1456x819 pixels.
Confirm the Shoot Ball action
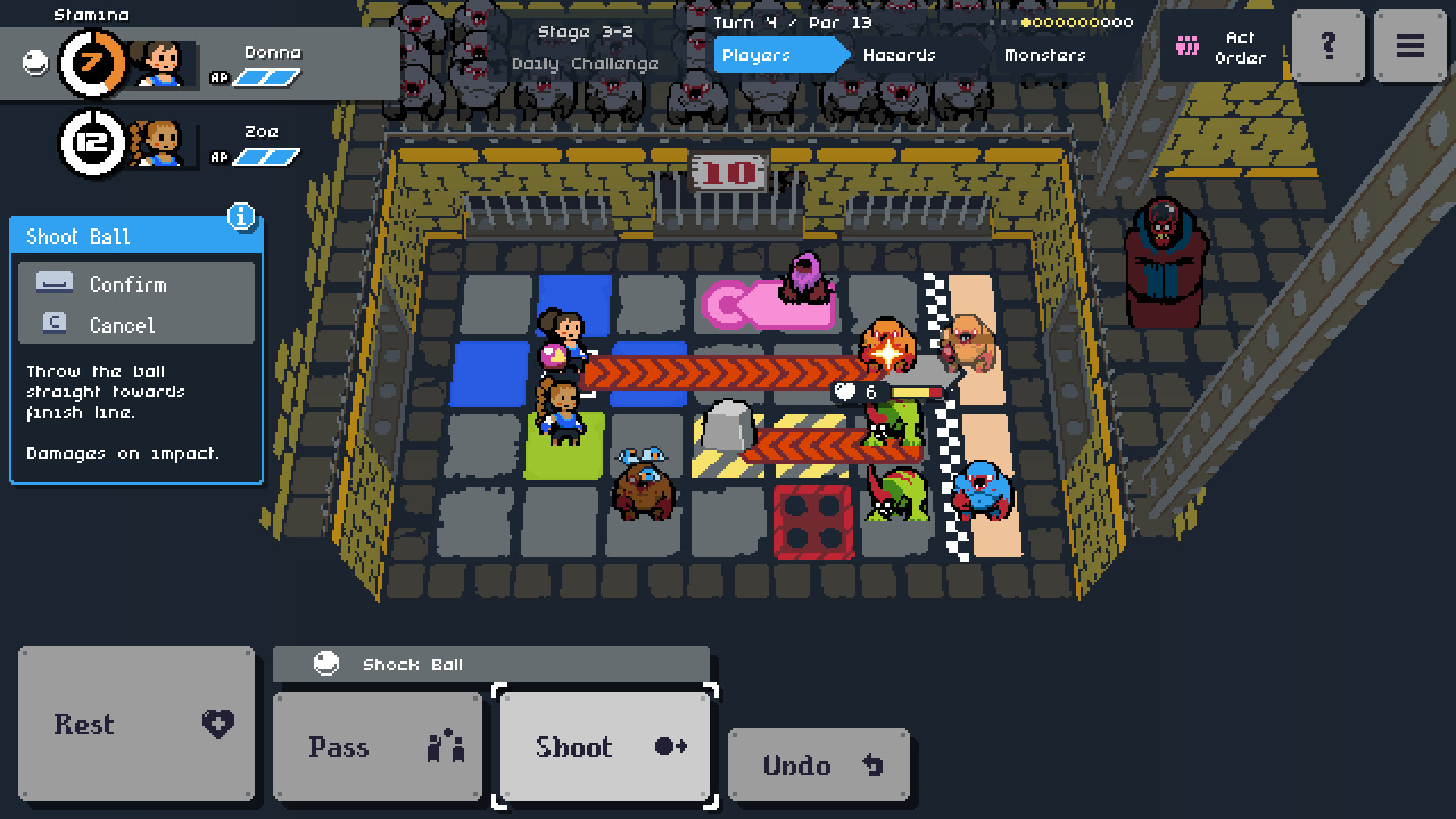pos(127,284)
